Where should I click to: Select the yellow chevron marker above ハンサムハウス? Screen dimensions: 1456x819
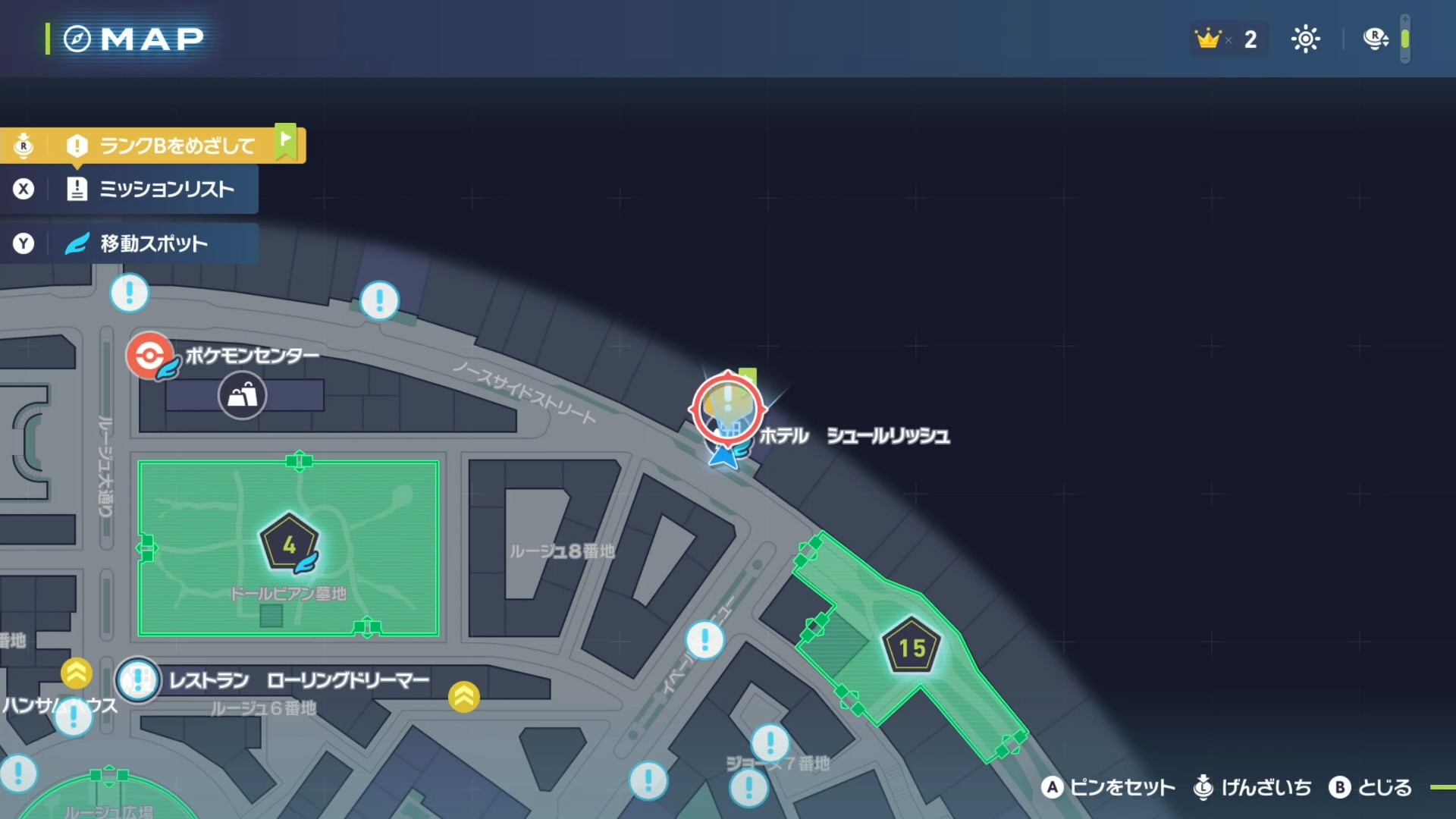[77, 673]
